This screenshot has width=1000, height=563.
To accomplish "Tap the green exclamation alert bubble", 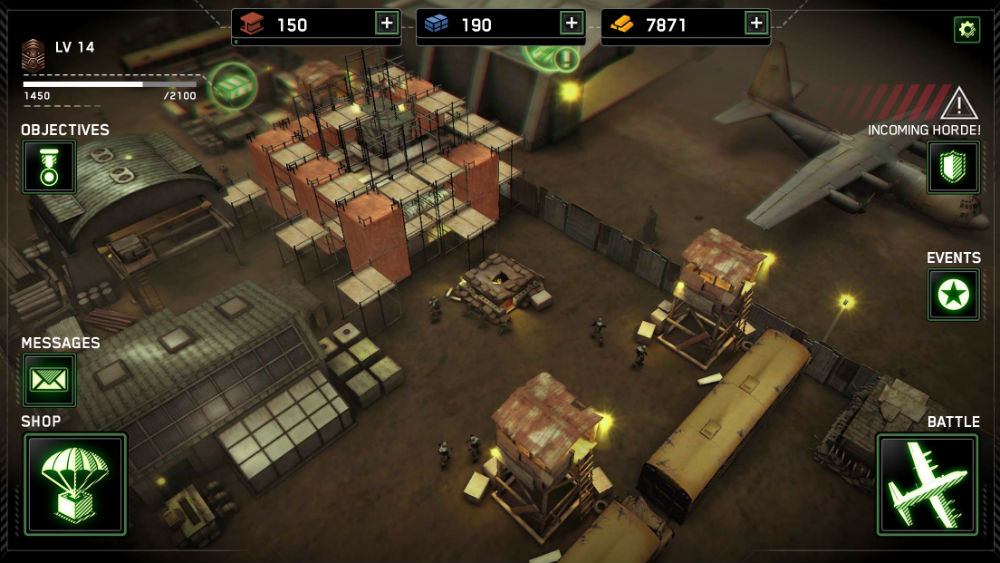I will pos(566,58).
